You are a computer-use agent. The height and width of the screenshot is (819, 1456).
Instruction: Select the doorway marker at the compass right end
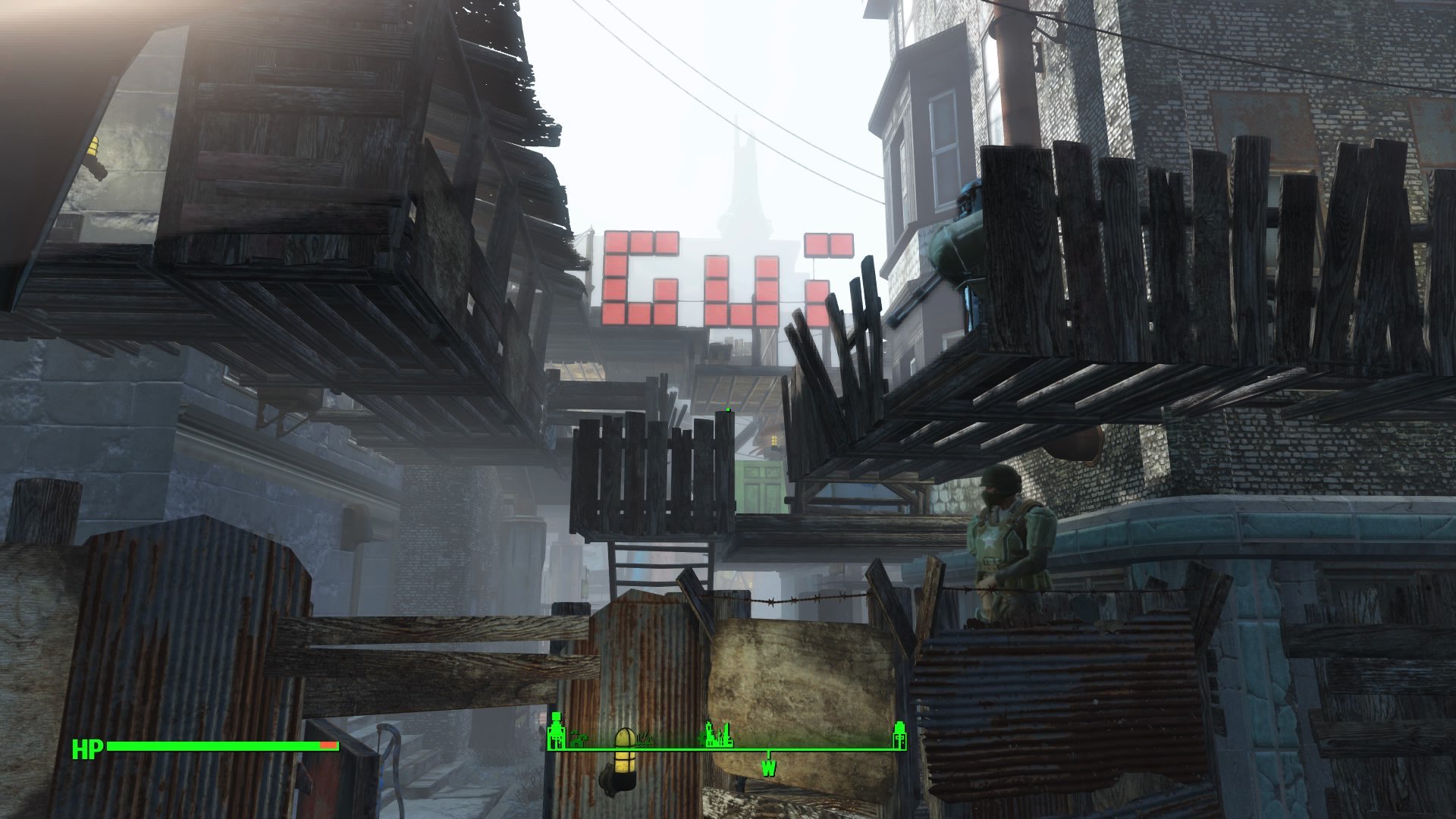click(x=900, y=733)
